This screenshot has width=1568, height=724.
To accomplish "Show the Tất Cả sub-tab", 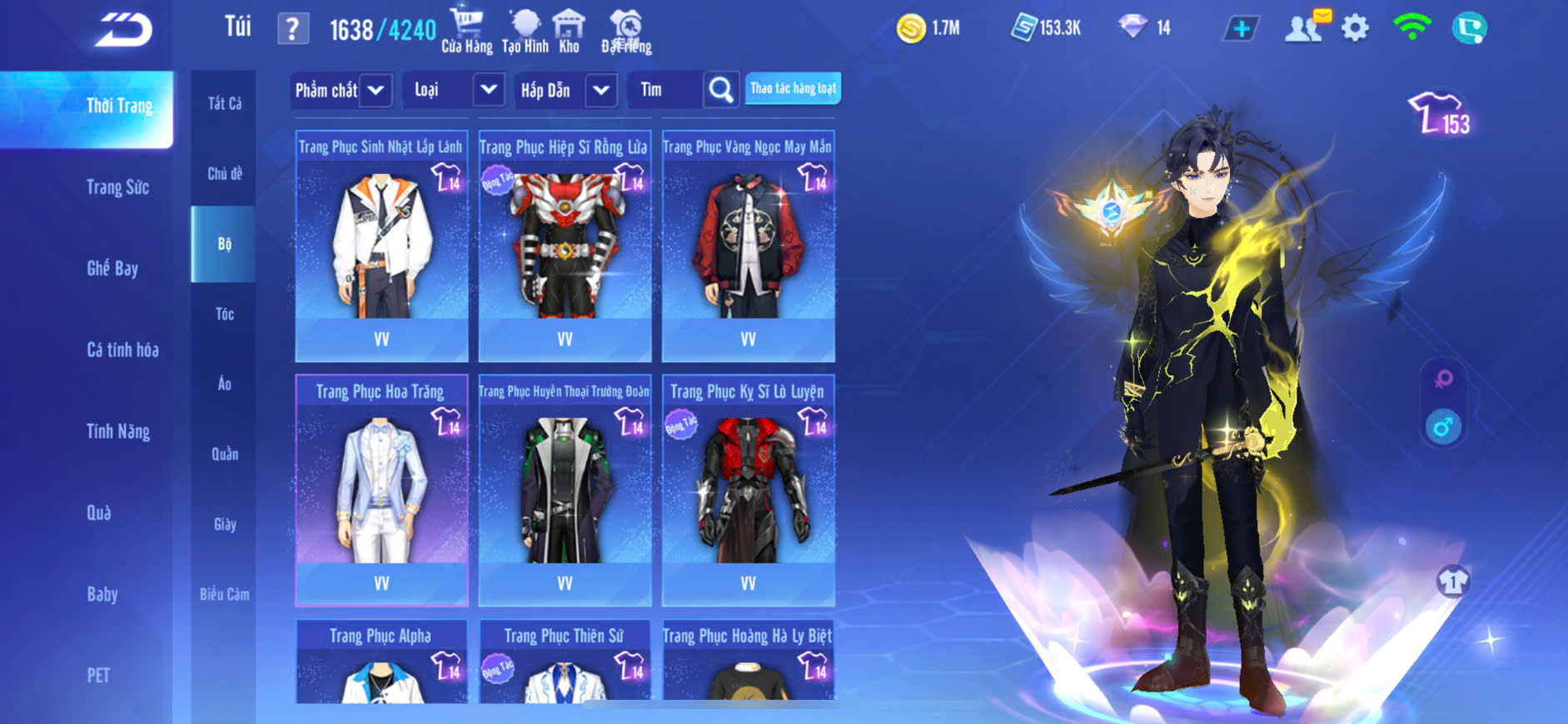I will (225, 103).
